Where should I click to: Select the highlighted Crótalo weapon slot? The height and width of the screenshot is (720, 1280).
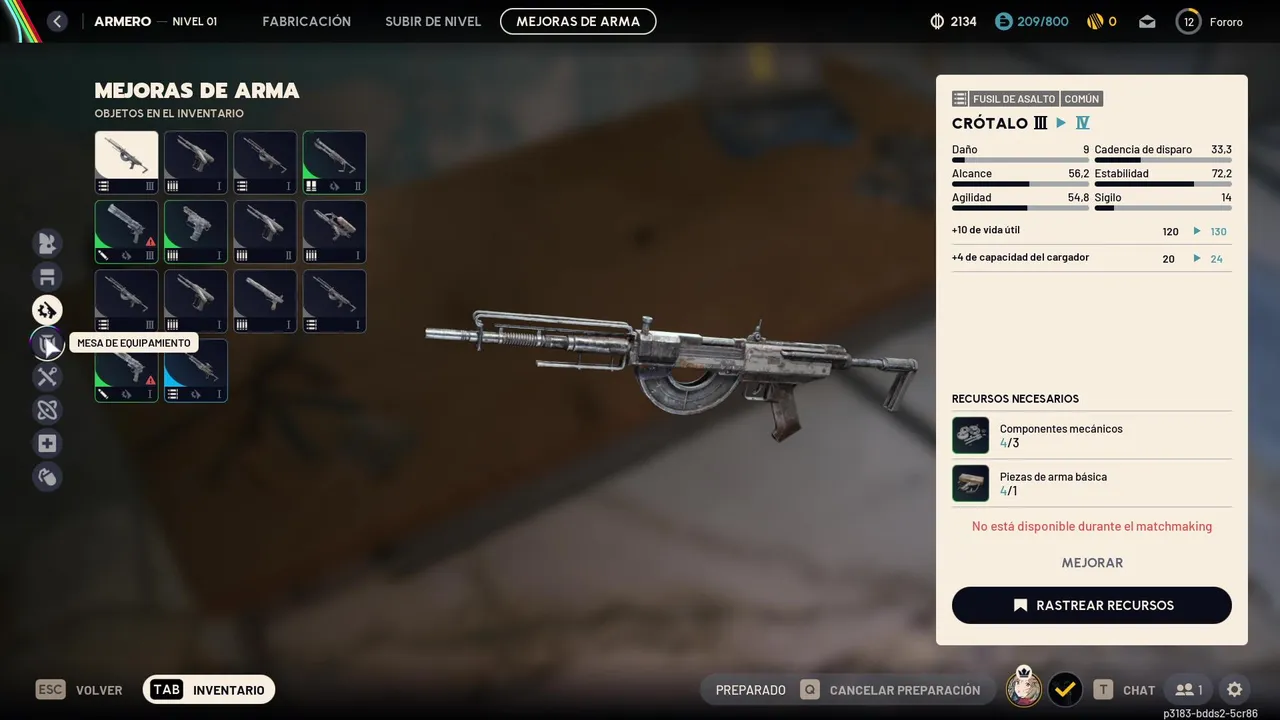tap(127, 162)
